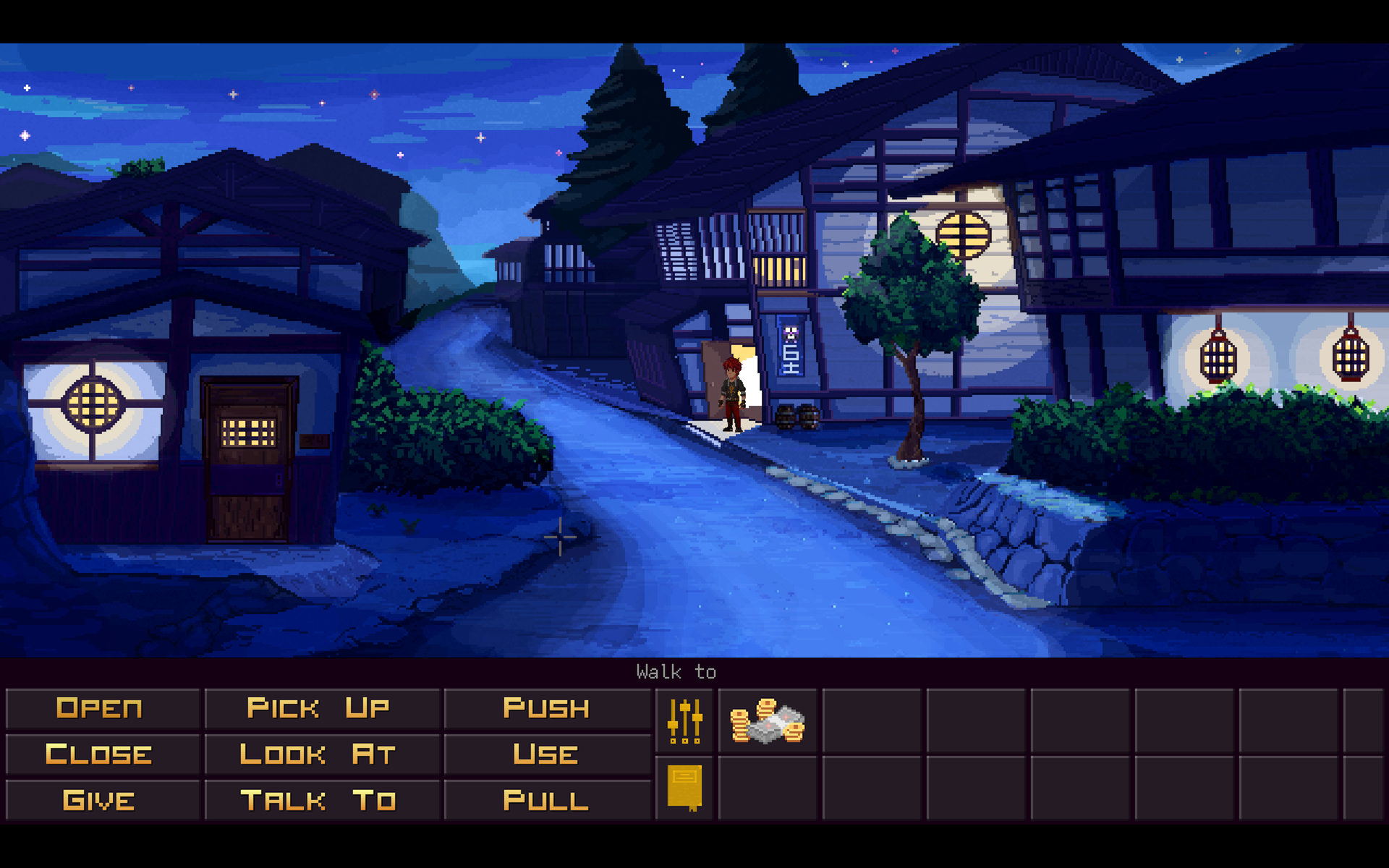Click the Close verb

click(x=101, y=754)
